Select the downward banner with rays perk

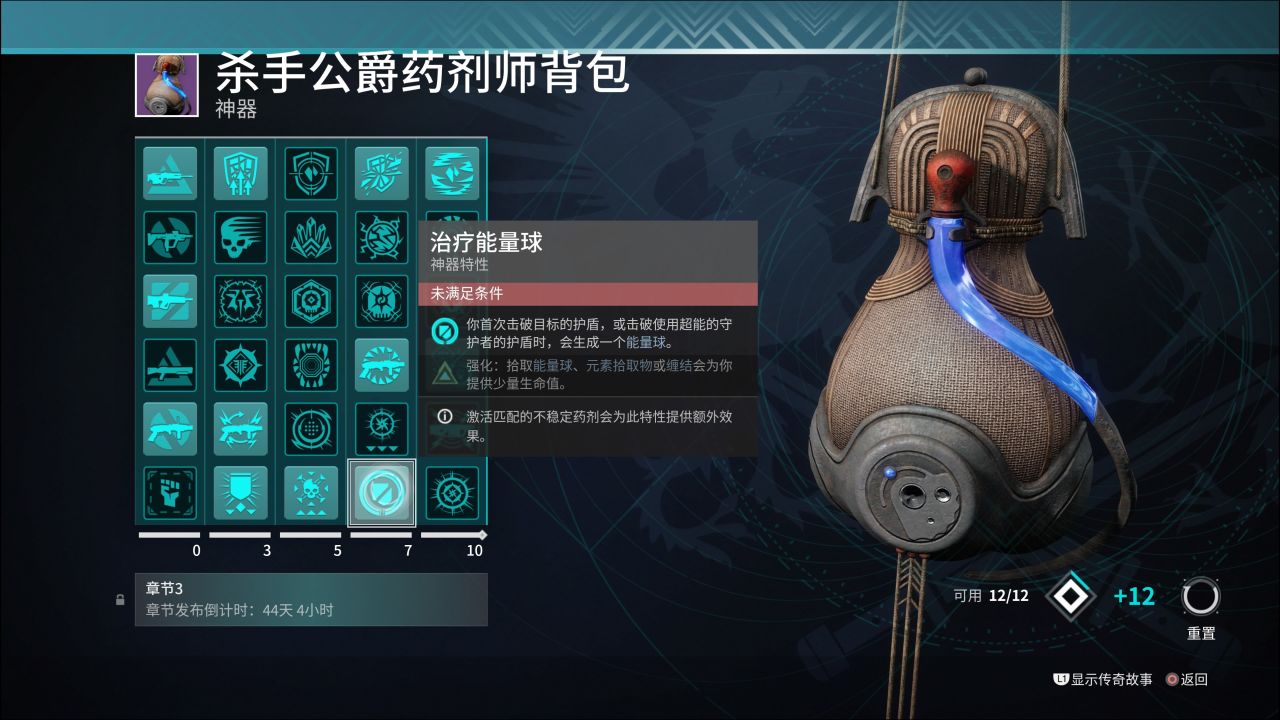click(240, 493)
